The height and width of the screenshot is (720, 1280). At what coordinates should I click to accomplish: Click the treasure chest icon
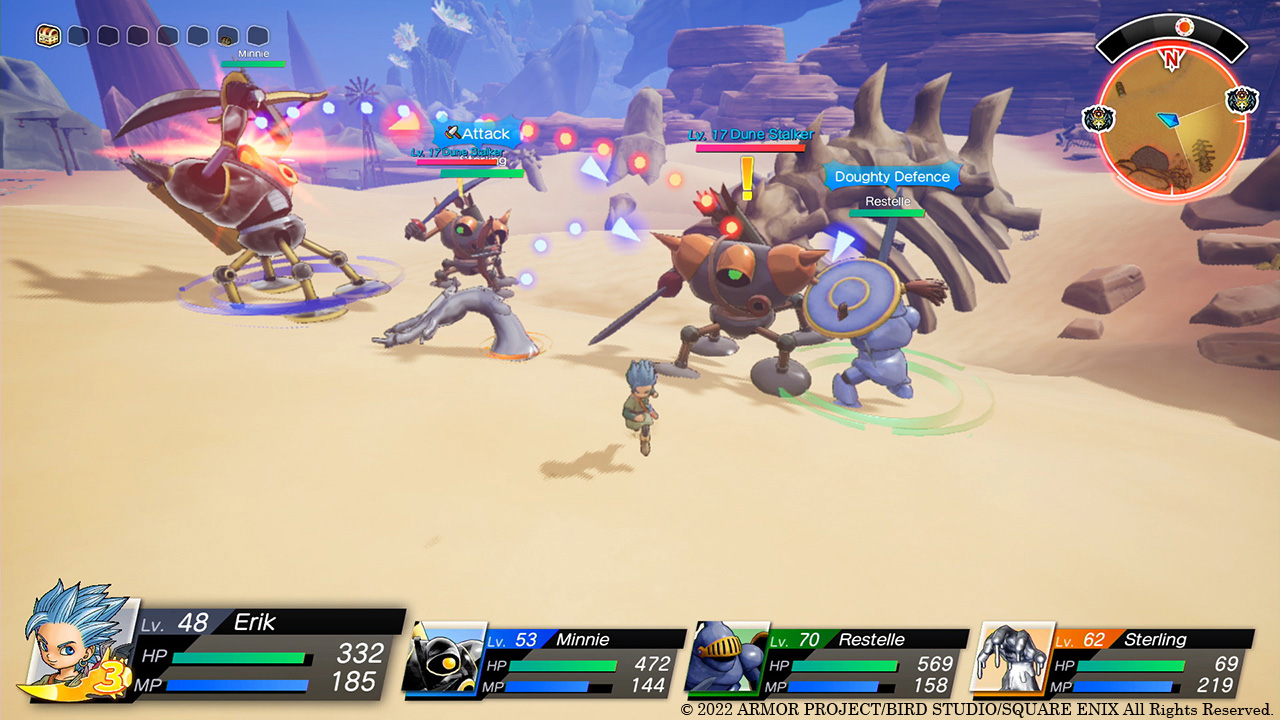[48, 37]
